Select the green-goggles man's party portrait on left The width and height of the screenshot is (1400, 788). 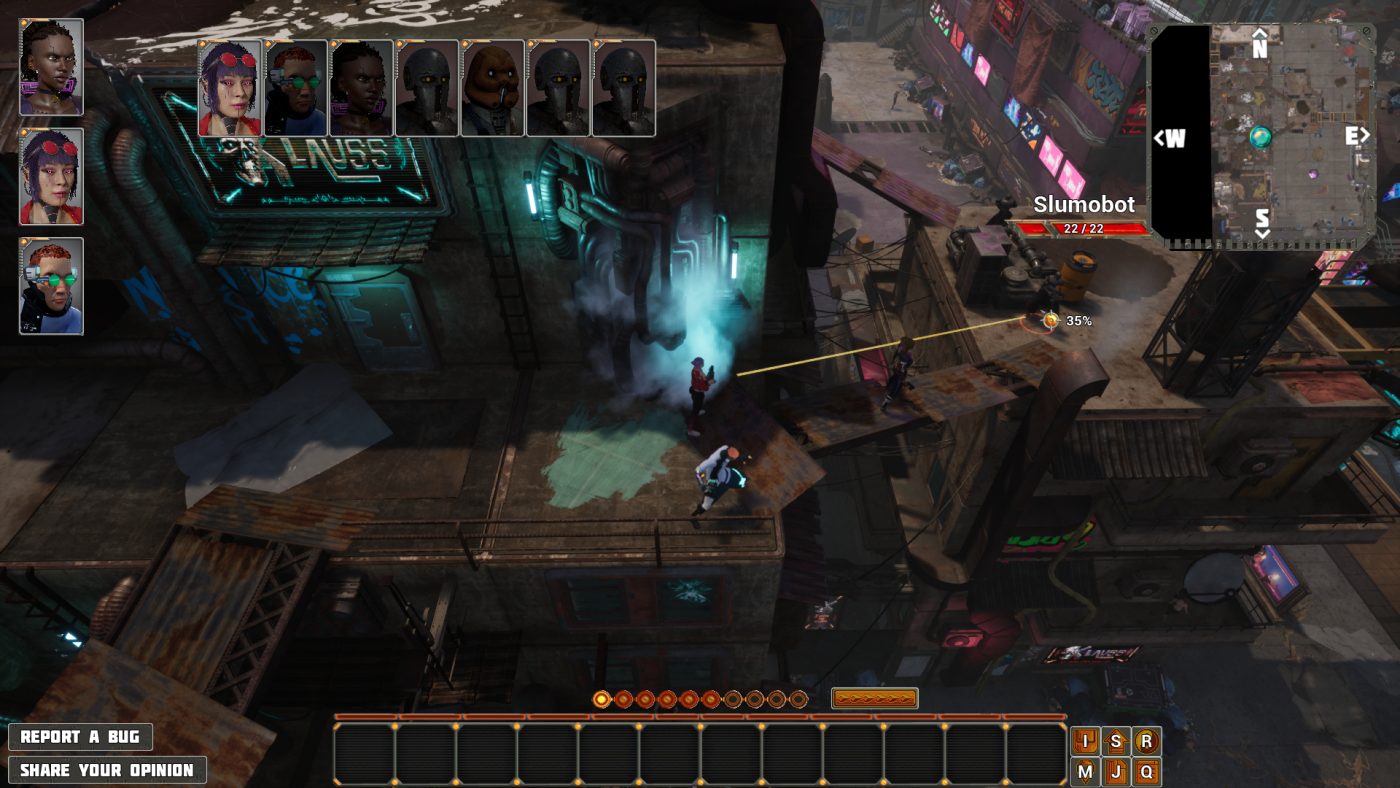(x=51, y=285)
